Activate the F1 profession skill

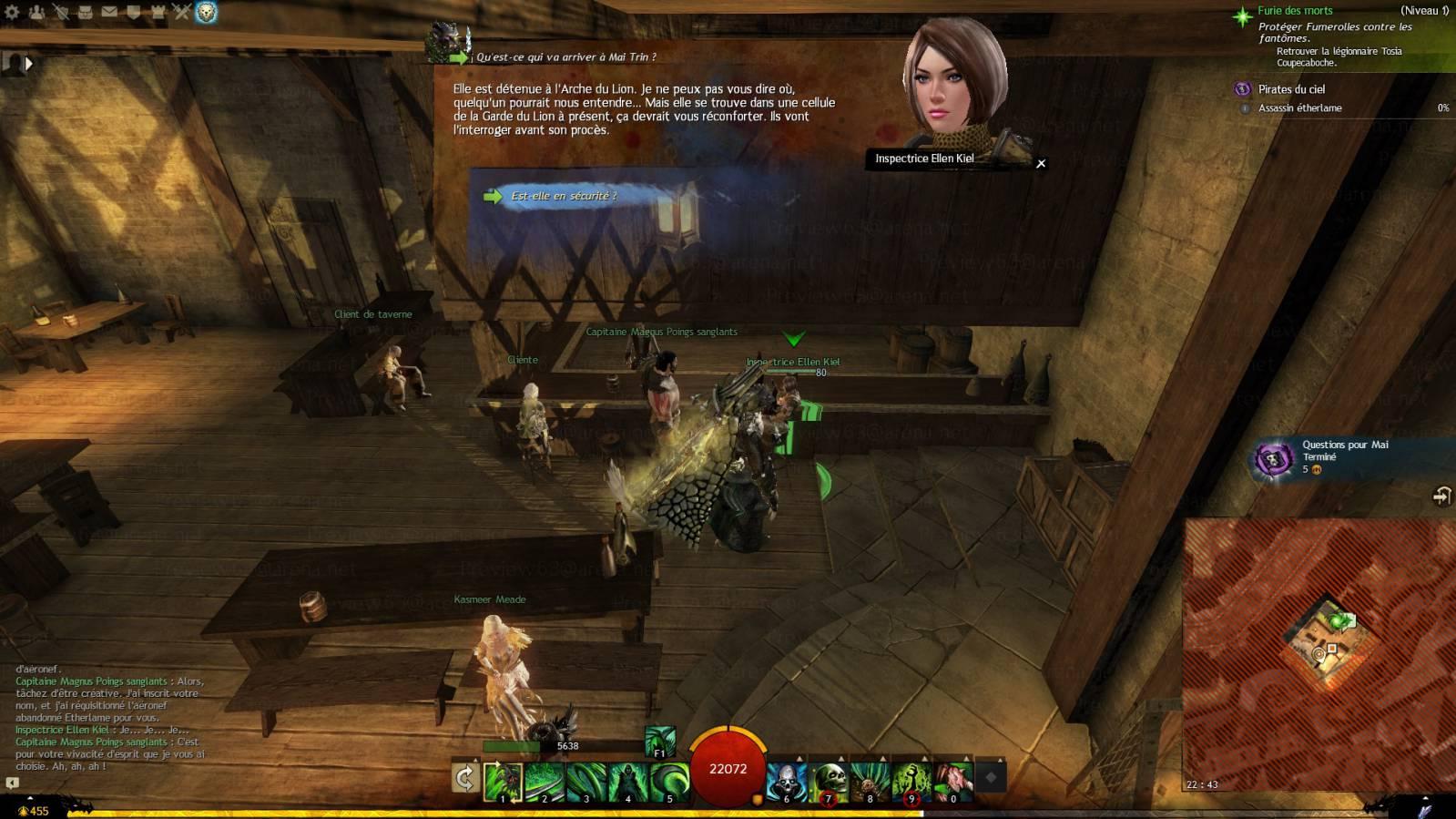(x=660, y=742)
